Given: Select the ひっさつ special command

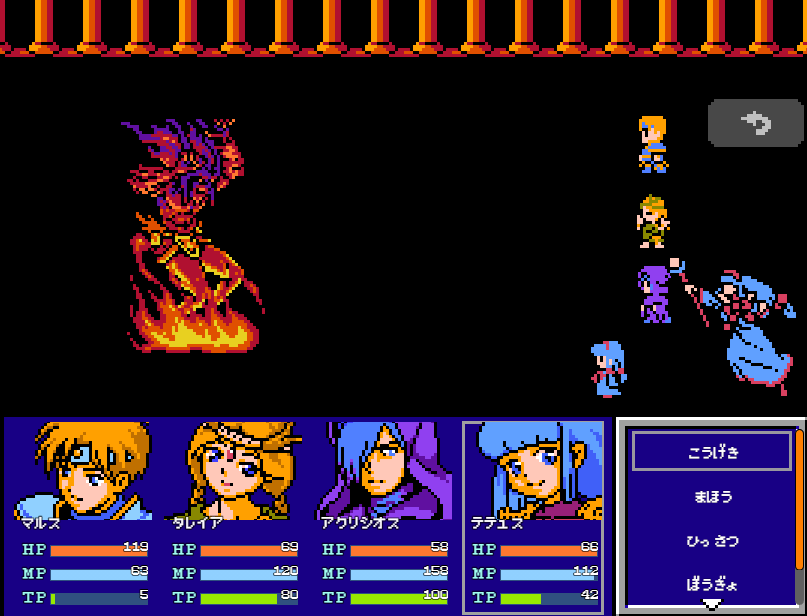Looking at the screenshot, I should click(711, 540).
